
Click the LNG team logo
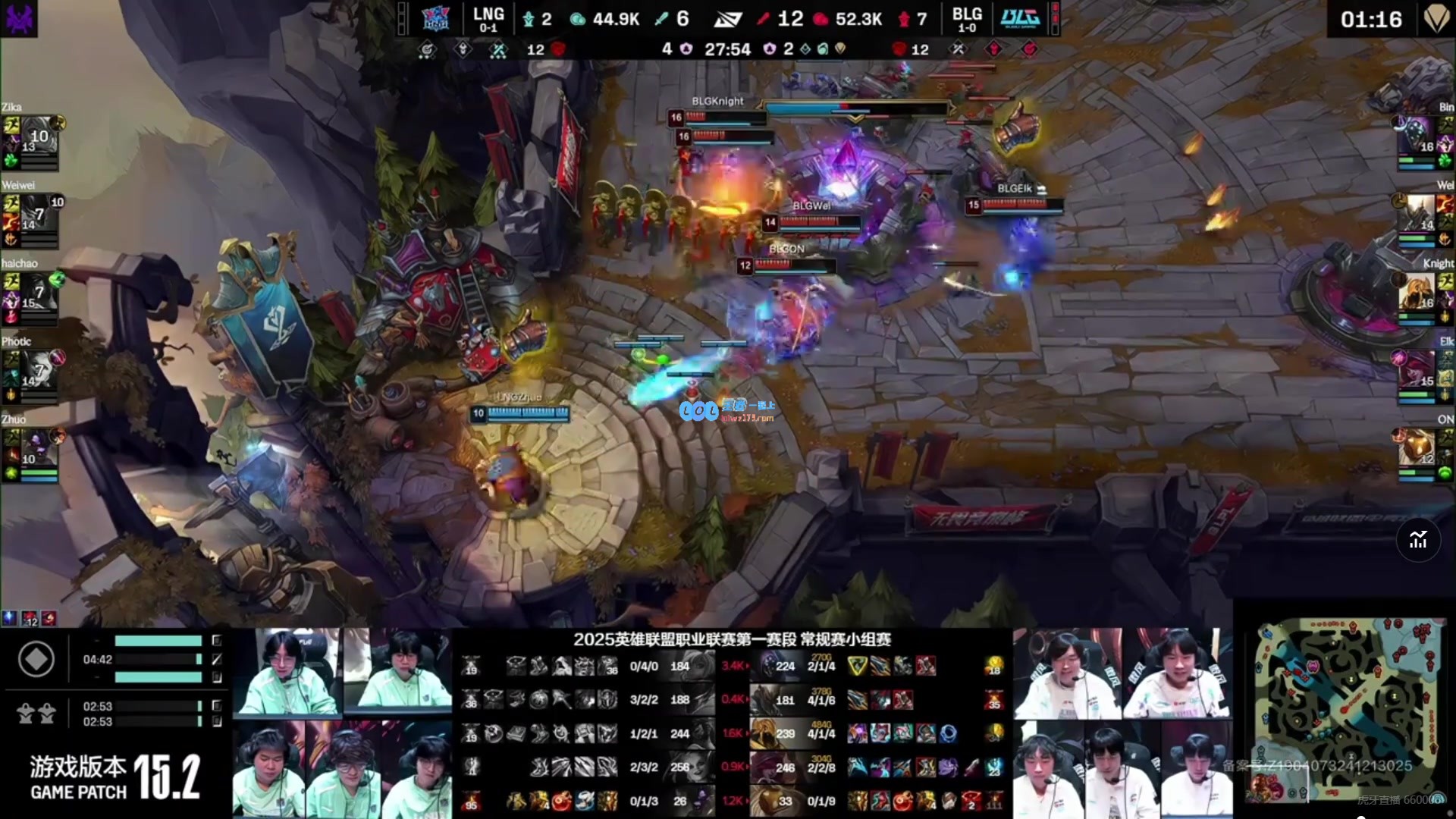(x=435, y=18)
